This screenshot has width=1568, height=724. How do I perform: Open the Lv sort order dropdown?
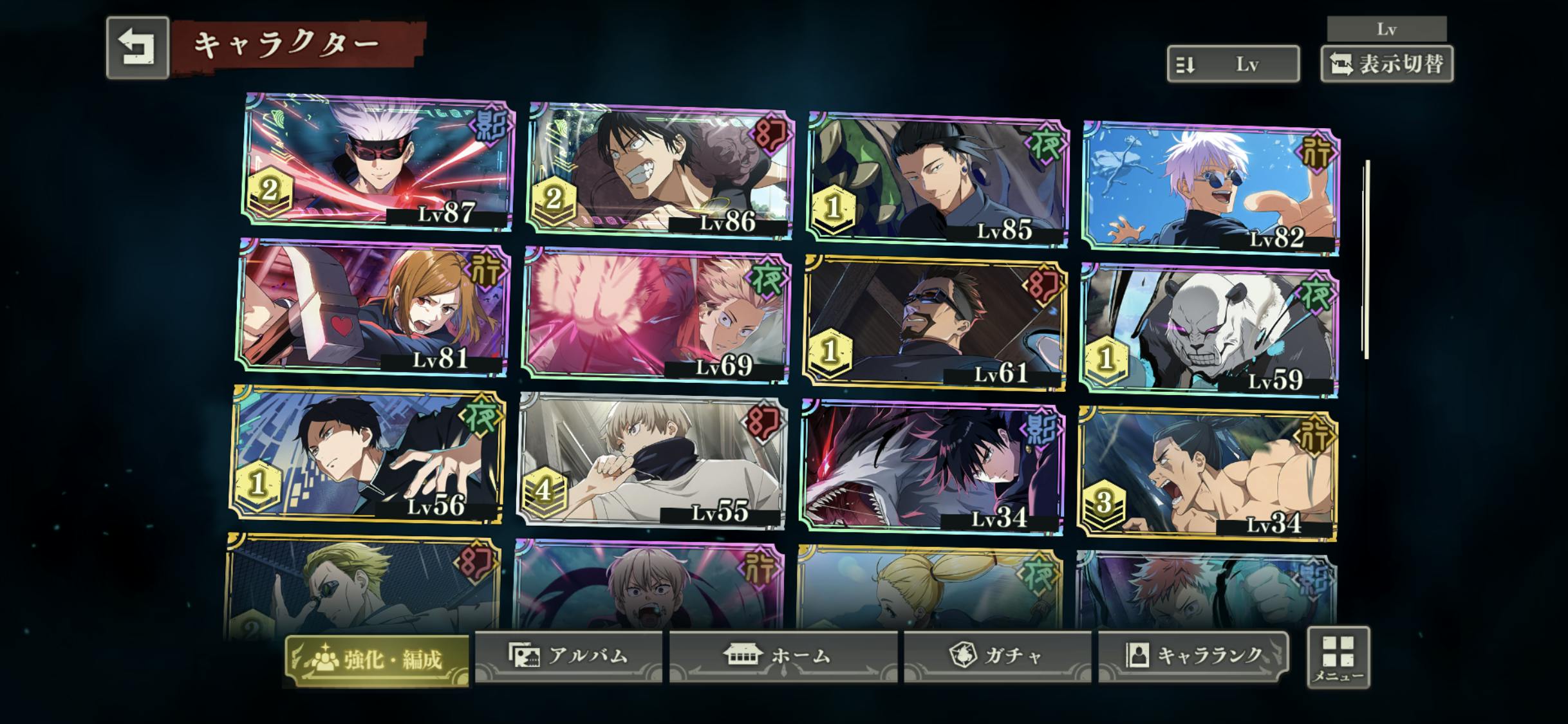[x=1233, y=64]
